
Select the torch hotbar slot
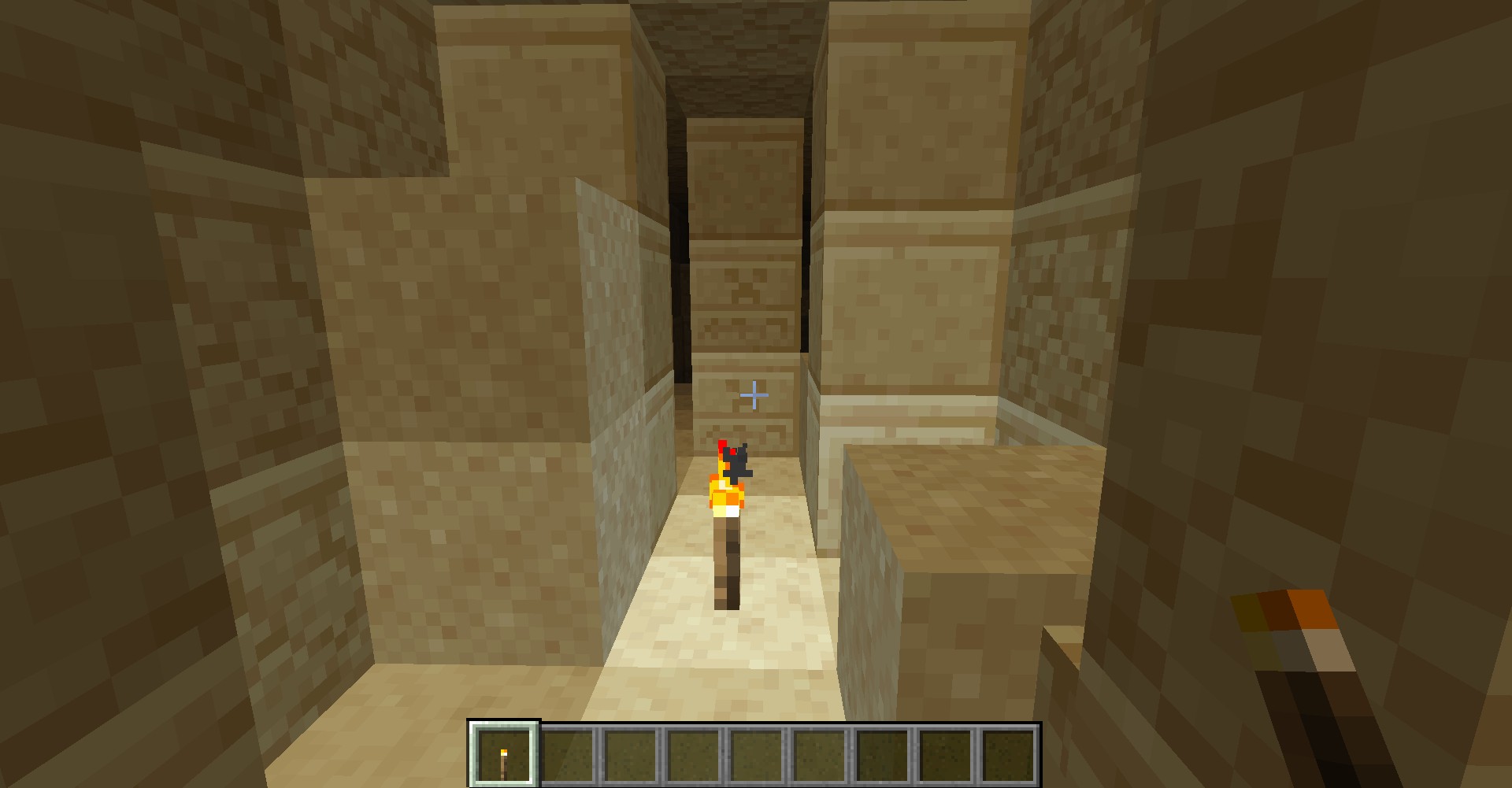click(504, 754)
